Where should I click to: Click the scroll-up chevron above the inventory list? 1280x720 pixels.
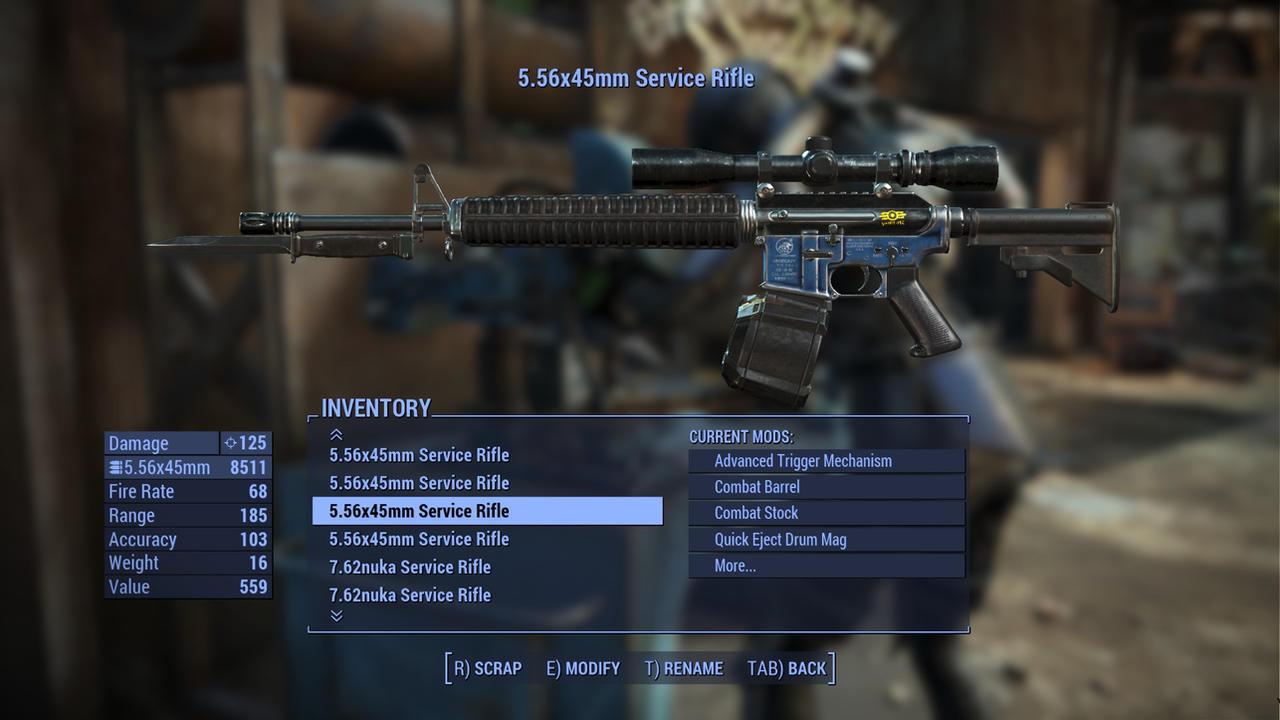pyautogui.click(x=337, y=434)
